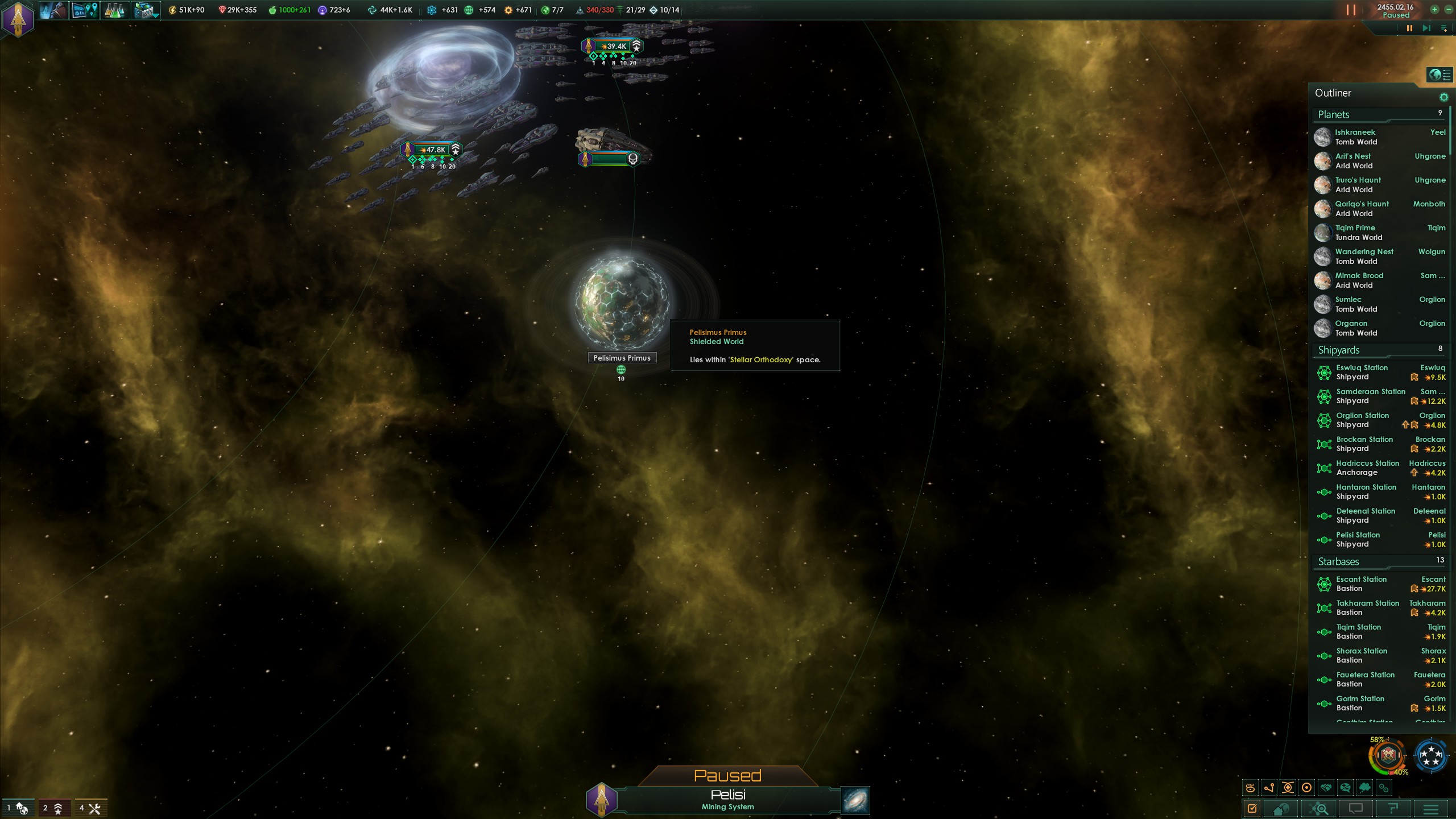Screen dimensions: 1456x819
Task: Open the empire emblem government panel
Action: coord(18,19)
